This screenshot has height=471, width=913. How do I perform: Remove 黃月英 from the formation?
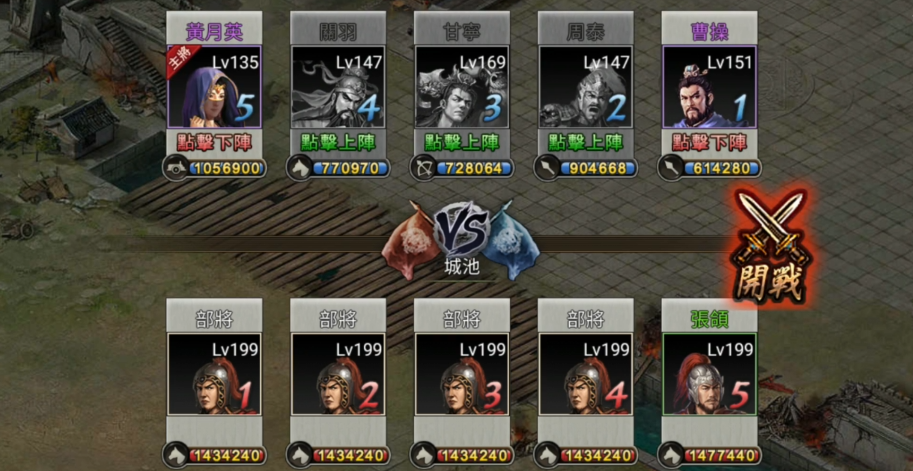point(214,143)
